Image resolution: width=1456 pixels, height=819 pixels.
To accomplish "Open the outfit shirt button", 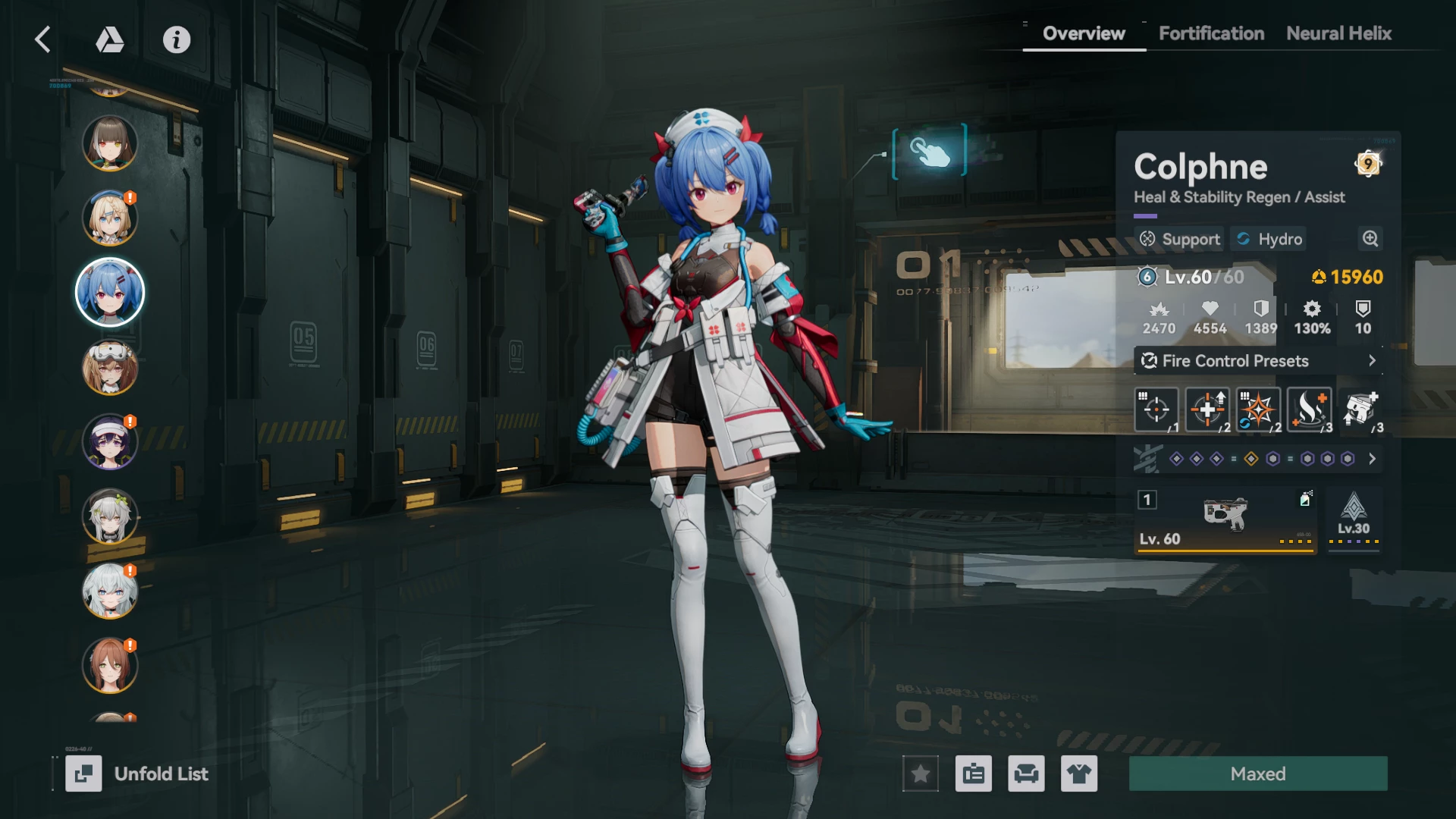I will click(1078, 773).
